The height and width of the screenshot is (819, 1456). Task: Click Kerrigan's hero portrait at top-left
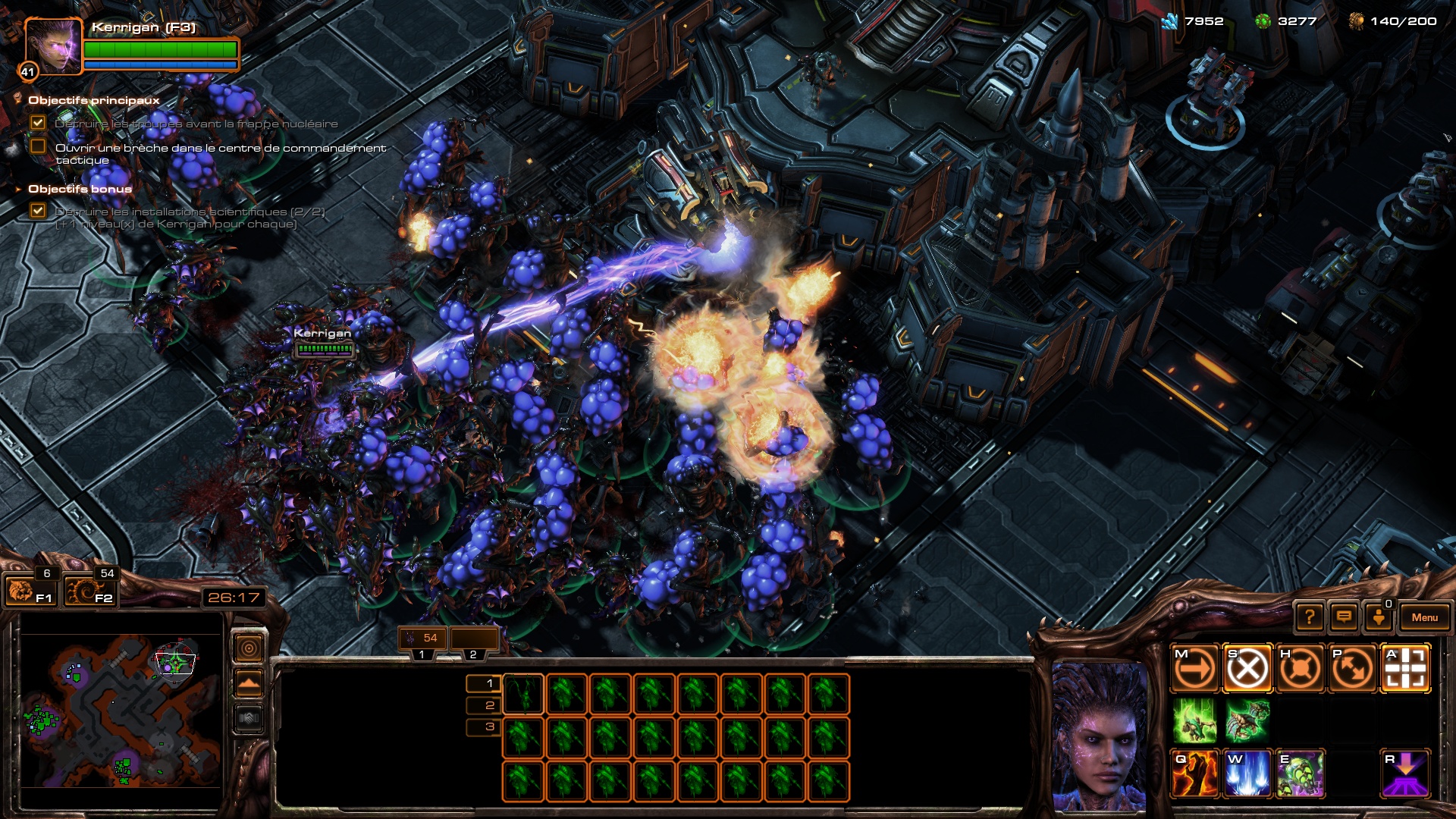click(x=52, y=47)
